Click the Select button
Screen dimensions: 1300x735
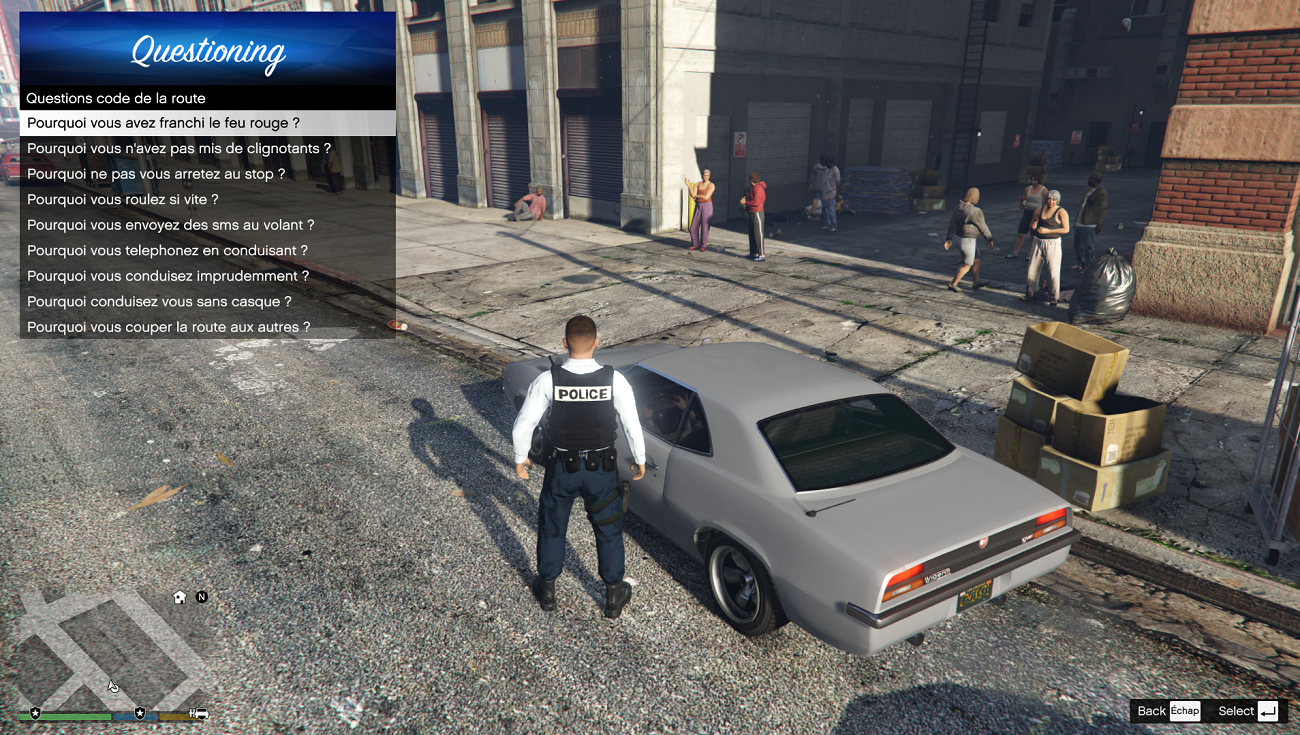tap(1249, 711)
